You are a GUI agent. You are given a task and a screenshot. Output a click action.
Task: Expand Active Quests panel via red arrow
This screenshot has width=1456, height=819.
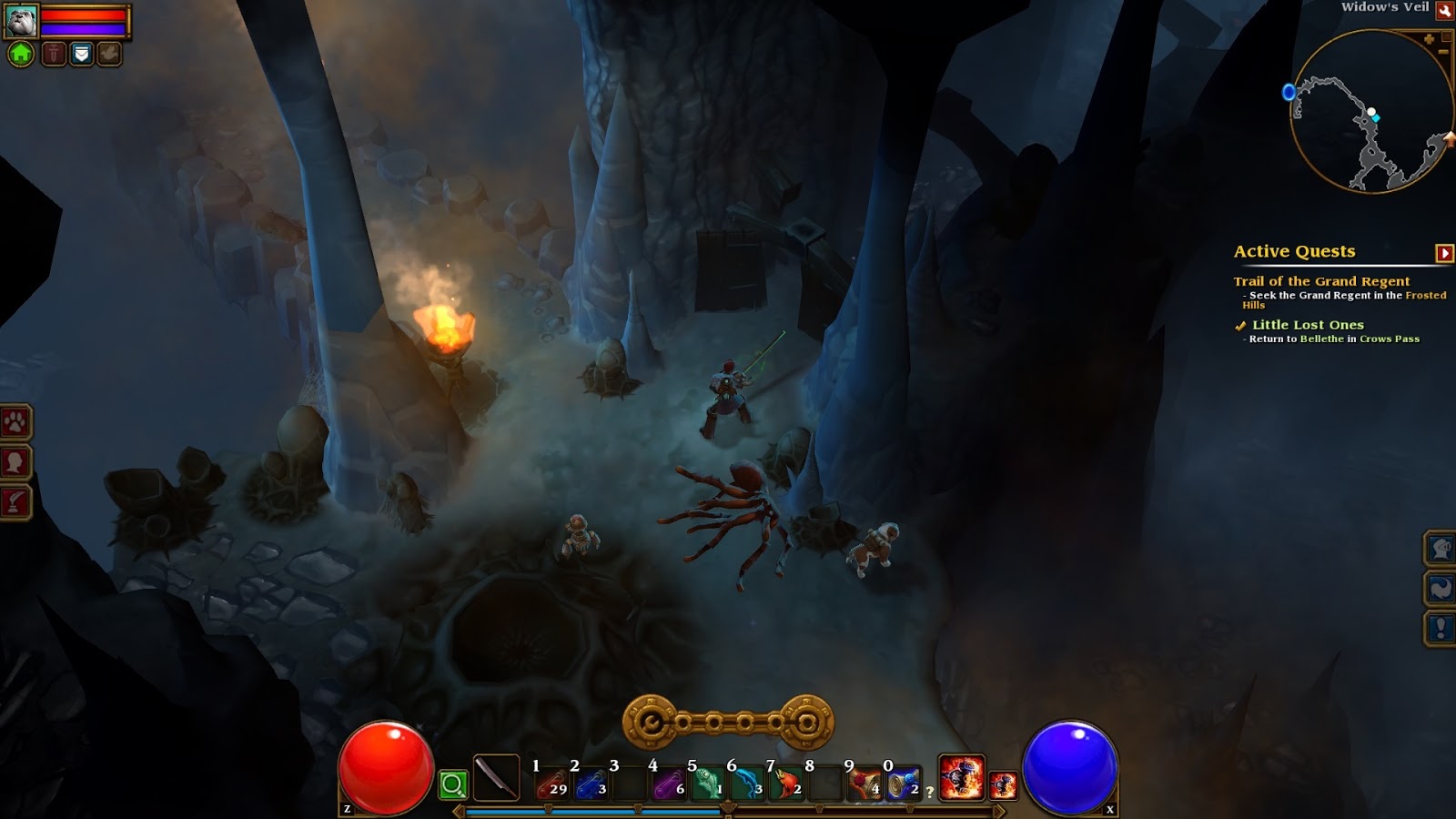pos(1443,251)
